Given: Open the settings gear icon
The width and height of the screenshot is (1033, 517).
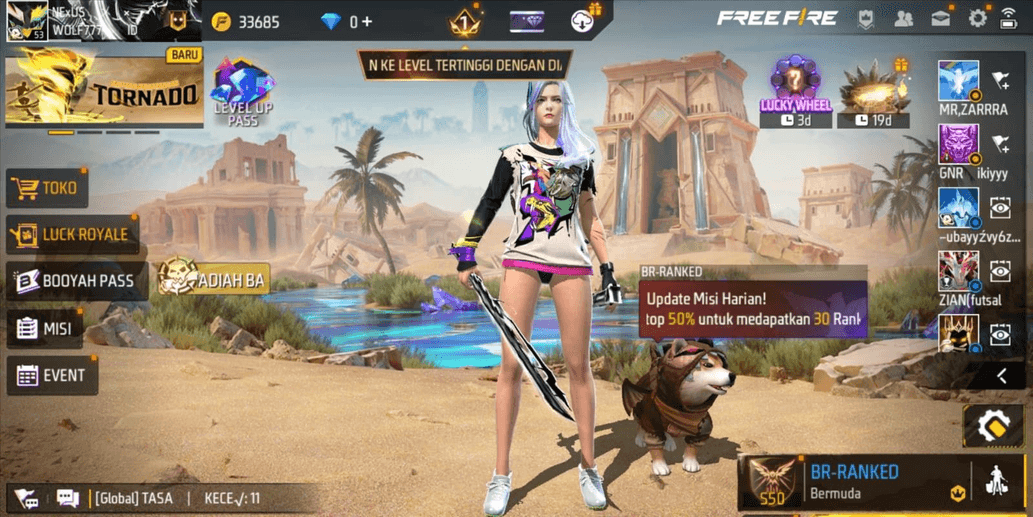Looking at the screenshot, I should [x=977, y=19].
